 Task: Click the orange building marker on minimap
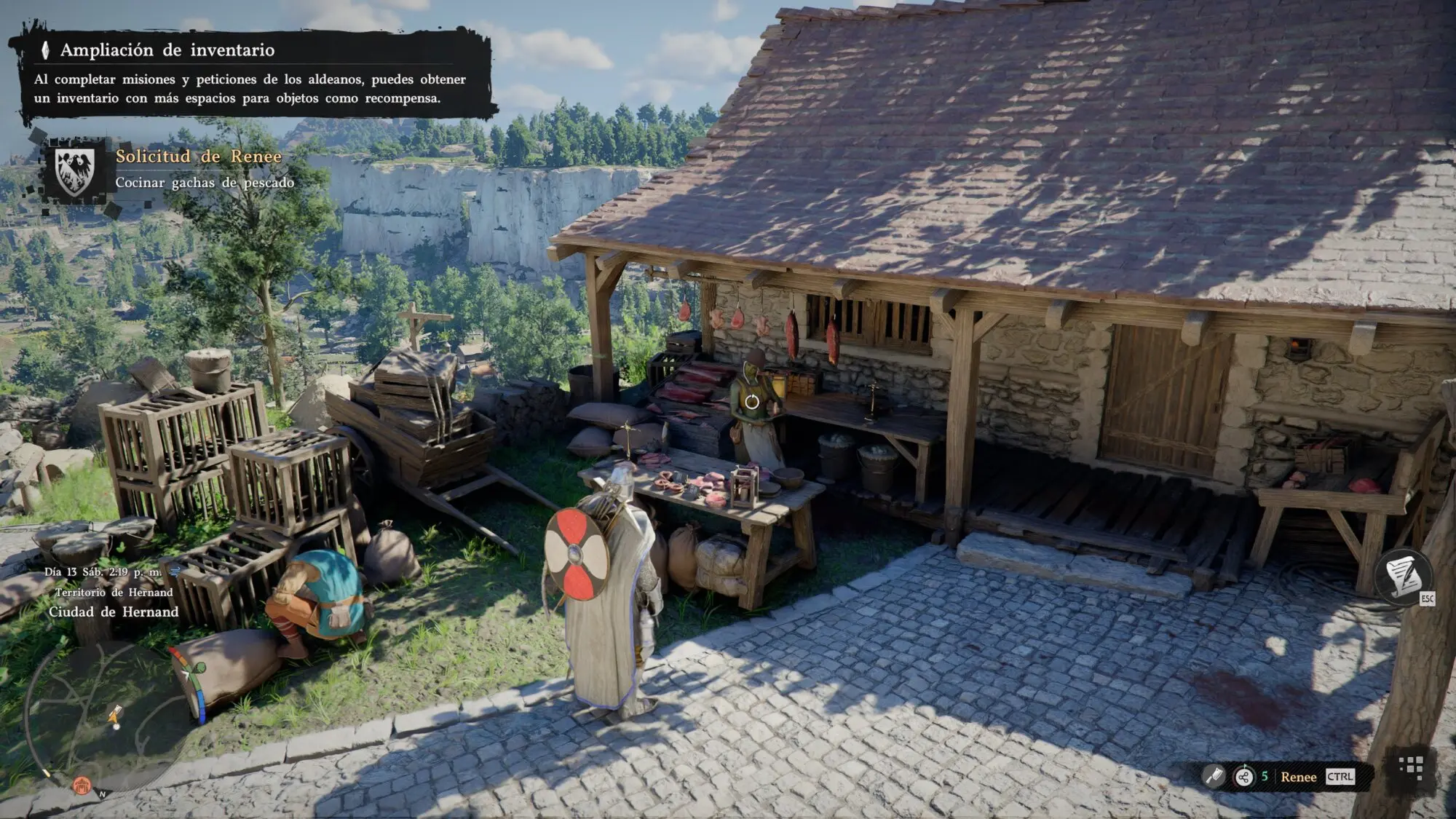(x=81, y=786)
